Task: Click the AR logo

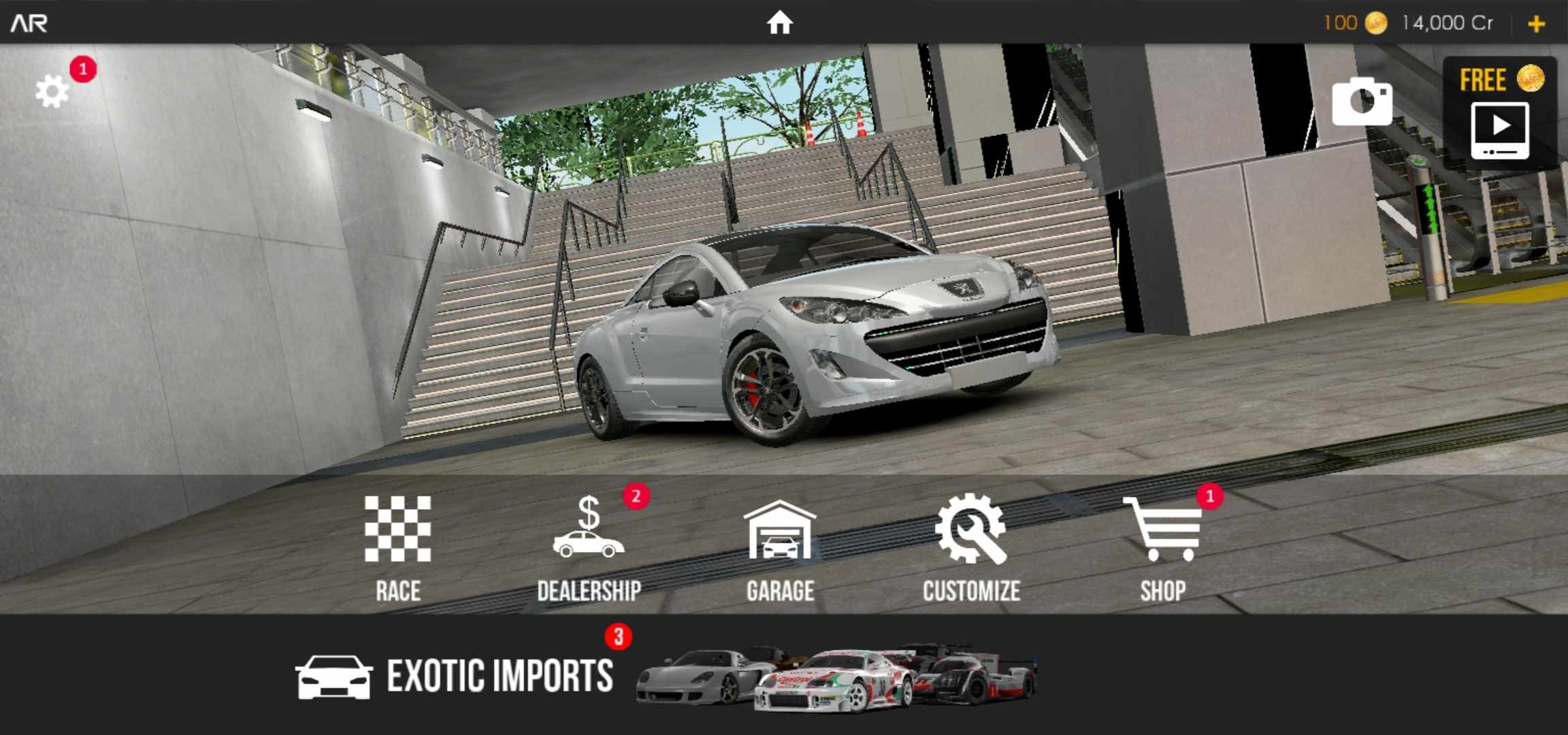Action: point(29,23)
